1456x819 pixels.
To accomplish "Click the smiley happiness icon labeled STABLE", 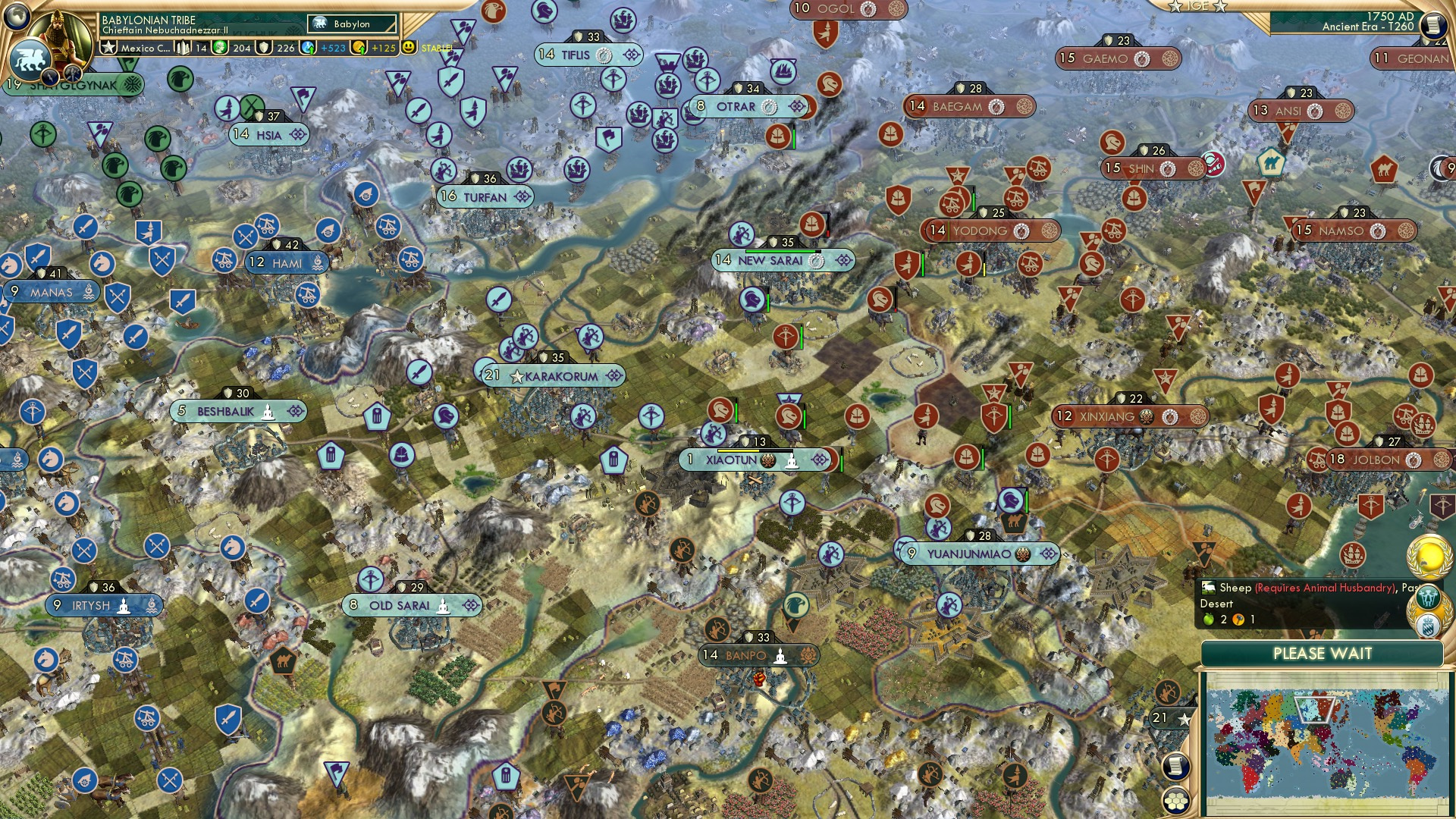I will pyautogui.click(x=409, y=46).
